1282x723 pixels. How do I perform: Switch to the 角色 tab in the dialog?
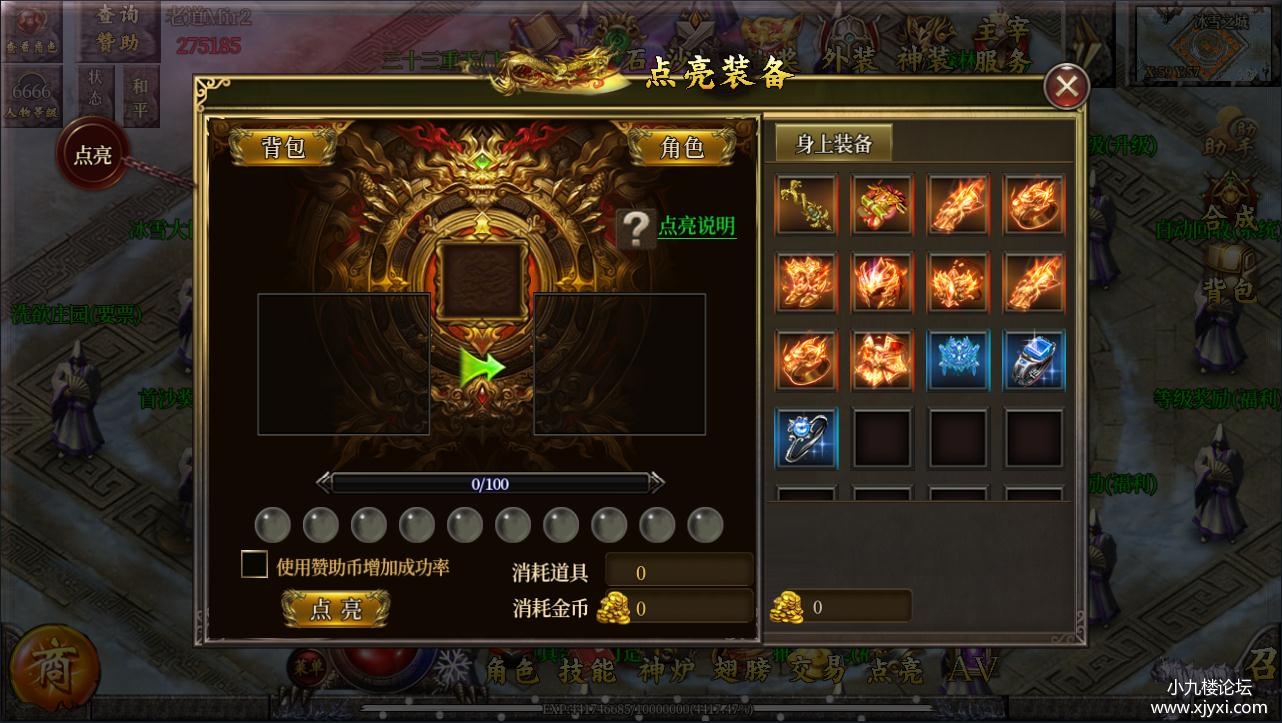(x=685, y=146)
